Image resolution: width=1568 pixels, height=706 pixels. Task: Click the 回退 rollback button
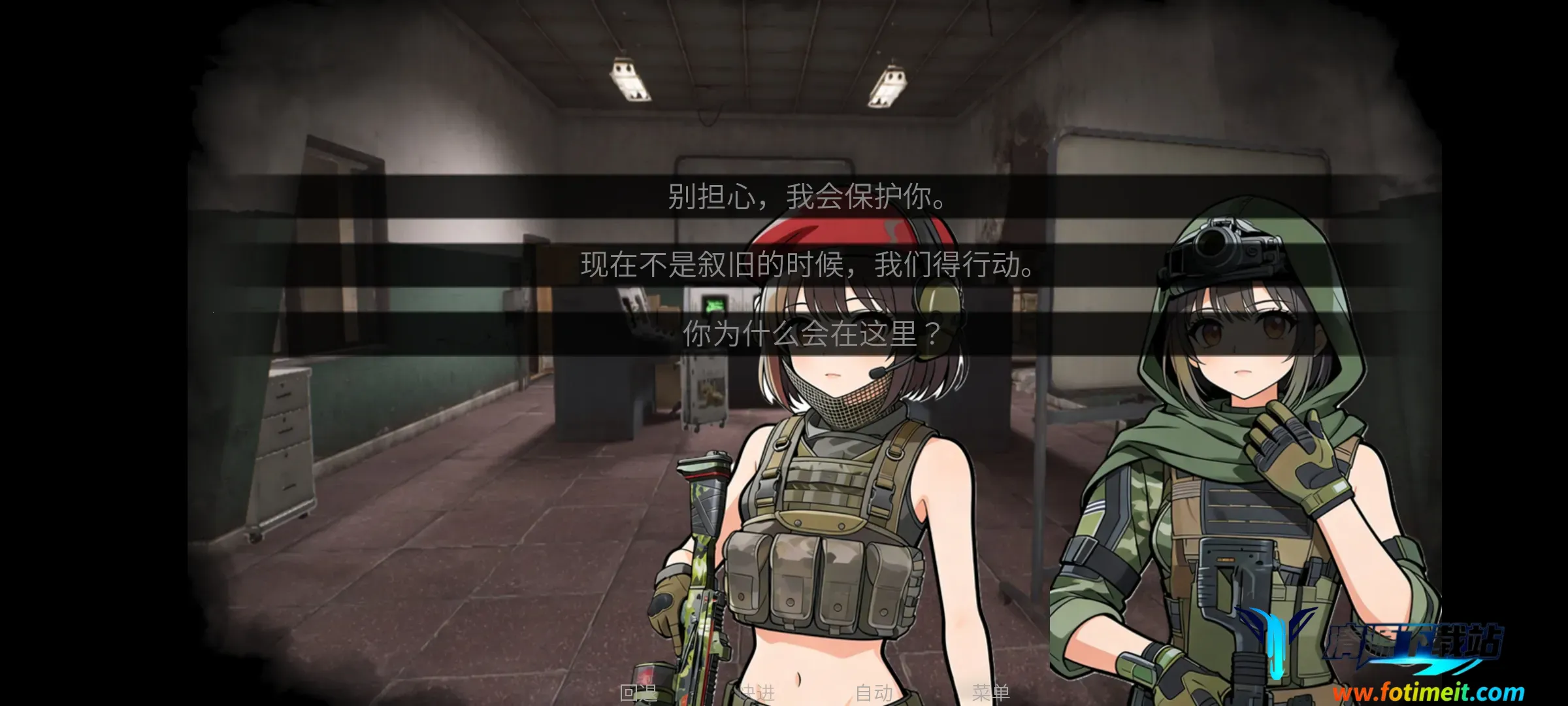coord(638,692)
